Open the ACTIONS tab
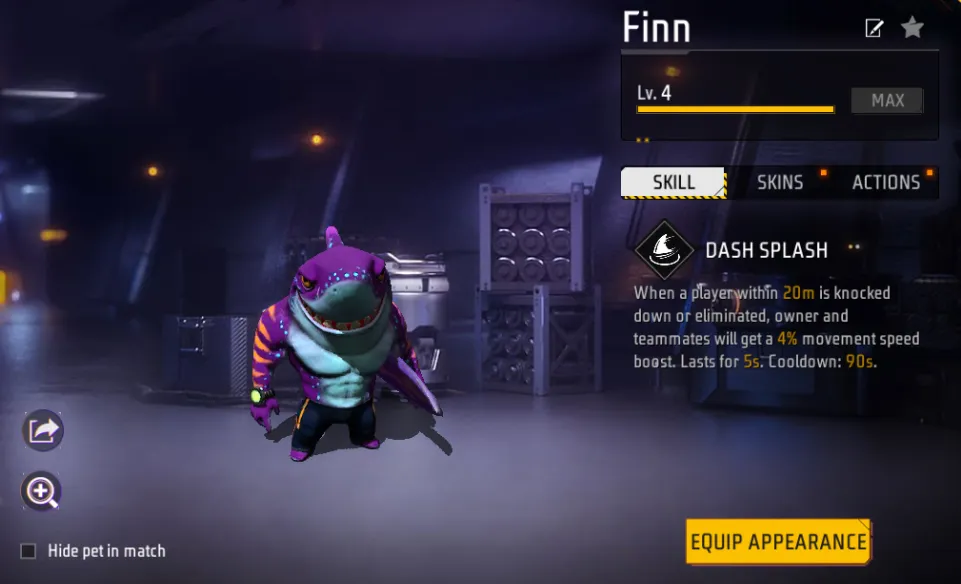961x584 pixels. coord(886,183)
